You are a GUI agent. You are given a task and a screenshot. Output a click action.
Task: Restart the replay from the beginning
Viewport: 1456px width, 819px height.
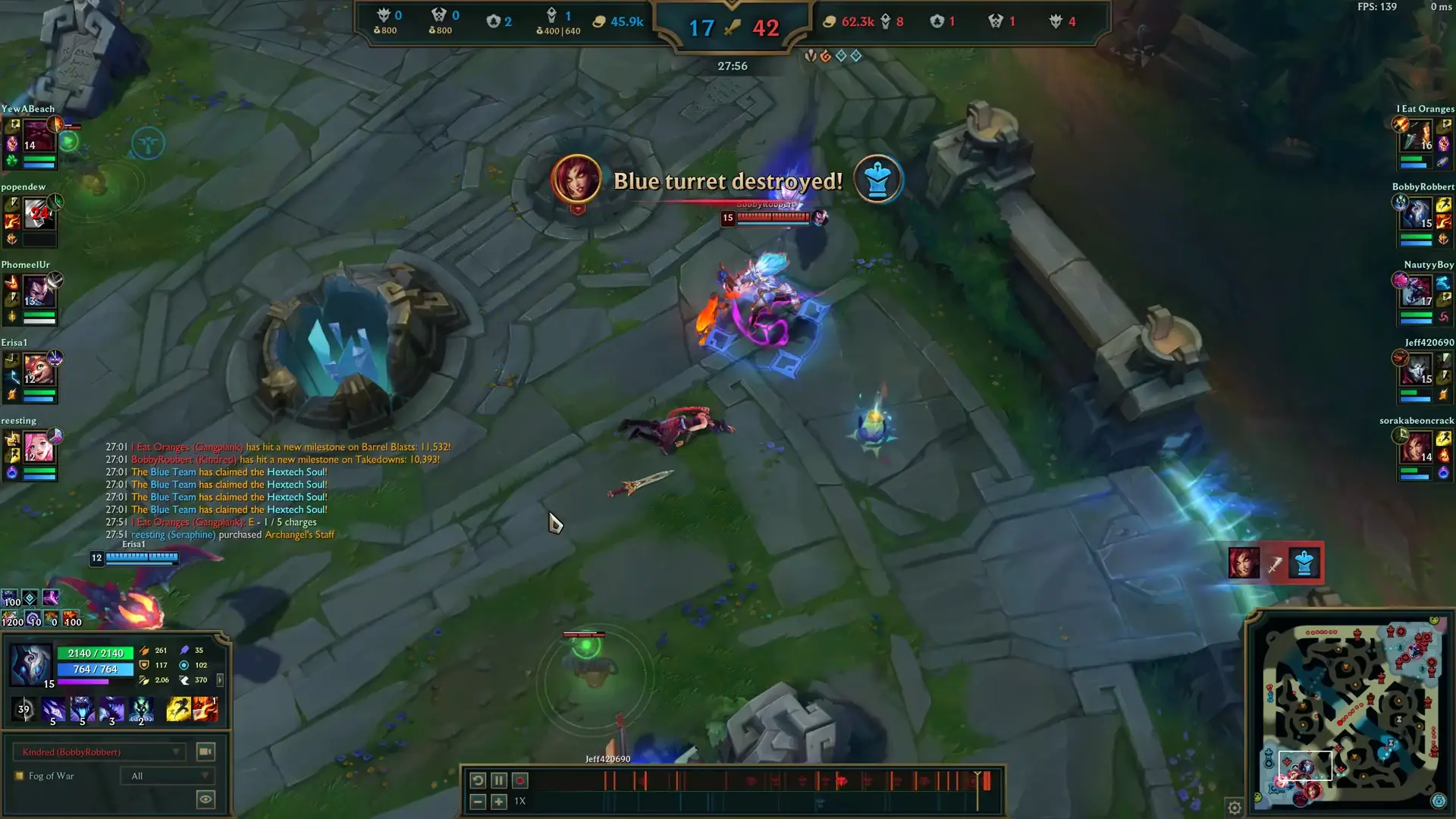coord(477,780)
